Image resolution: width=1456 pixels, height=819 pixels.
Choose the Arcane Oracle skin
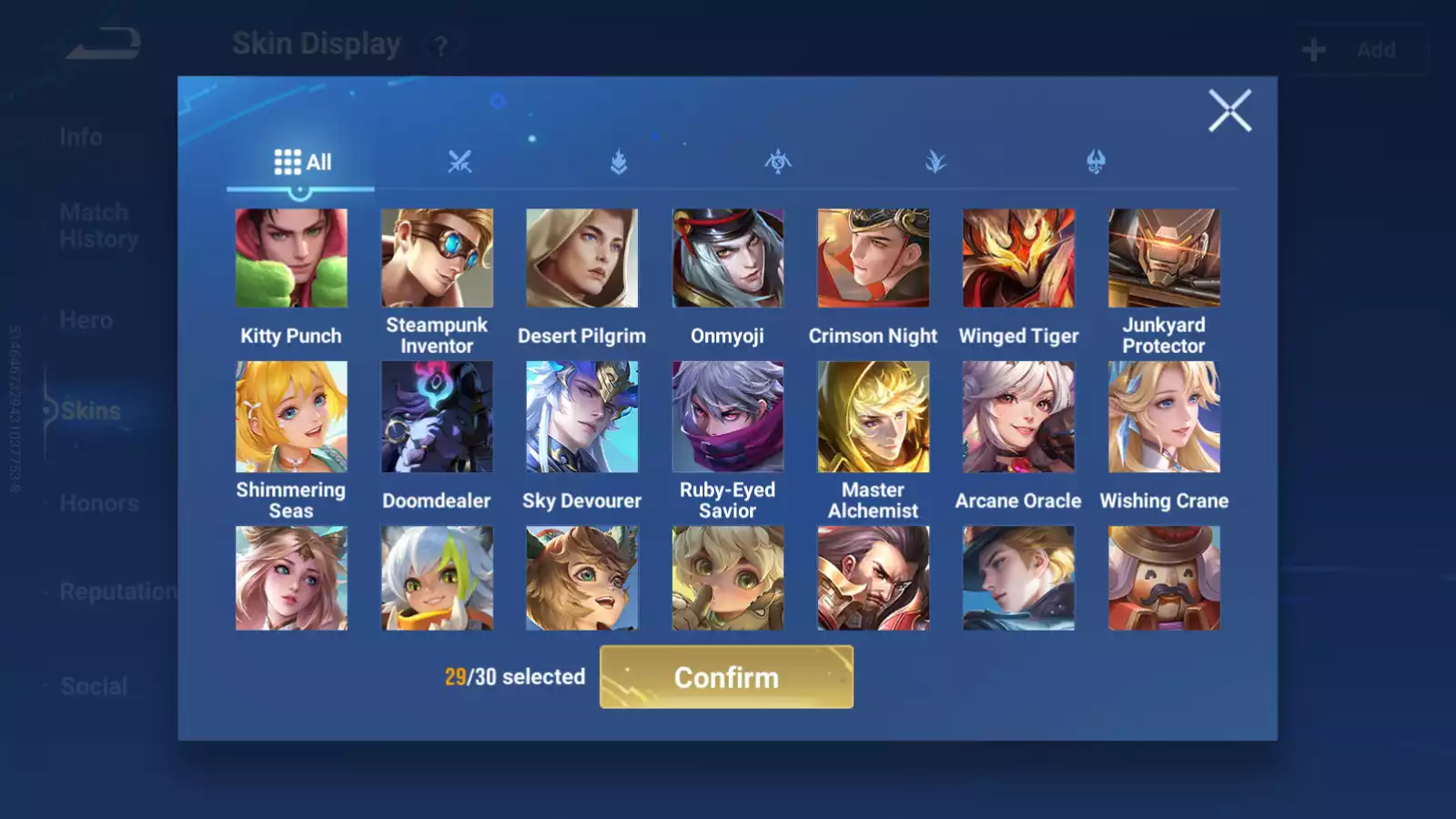tap(1018, 417)
